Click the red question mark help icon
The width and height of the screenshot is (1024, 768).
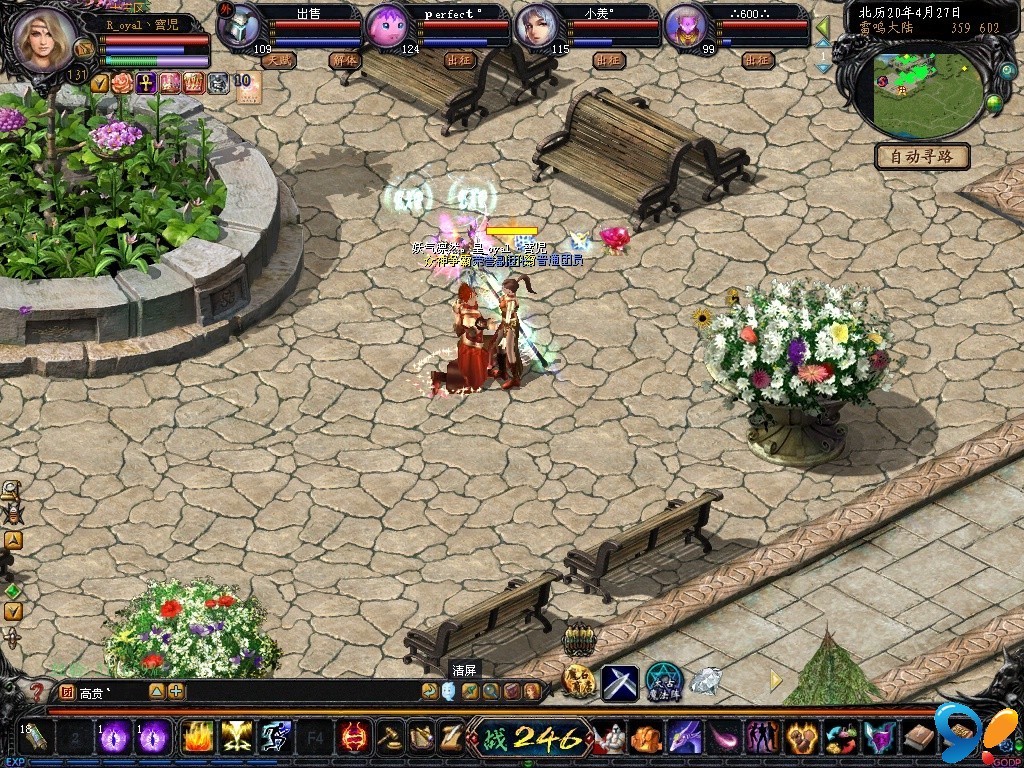tap(38, 691)
